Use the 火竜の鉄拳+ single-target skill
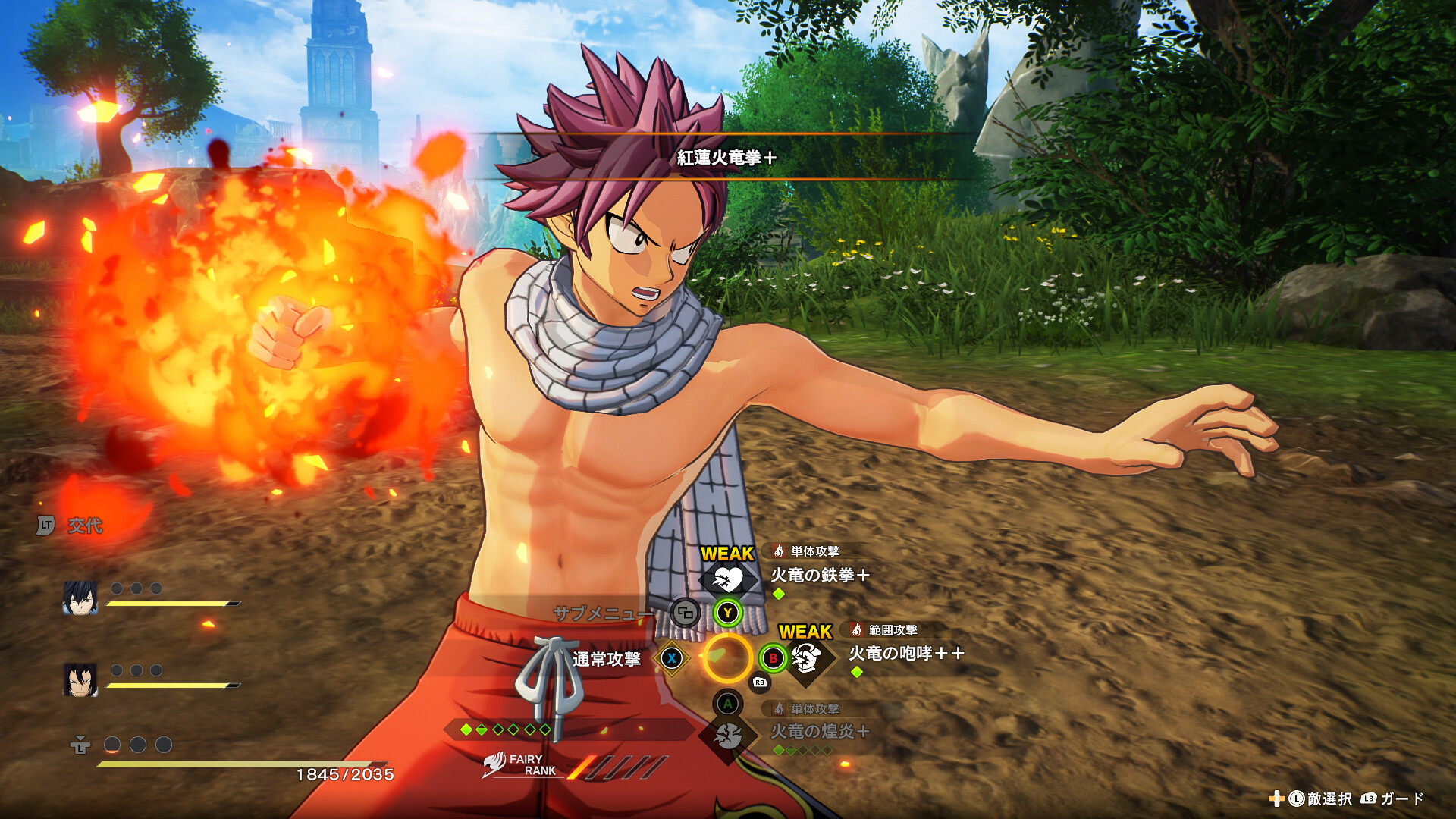 click(x=819, y=575)
